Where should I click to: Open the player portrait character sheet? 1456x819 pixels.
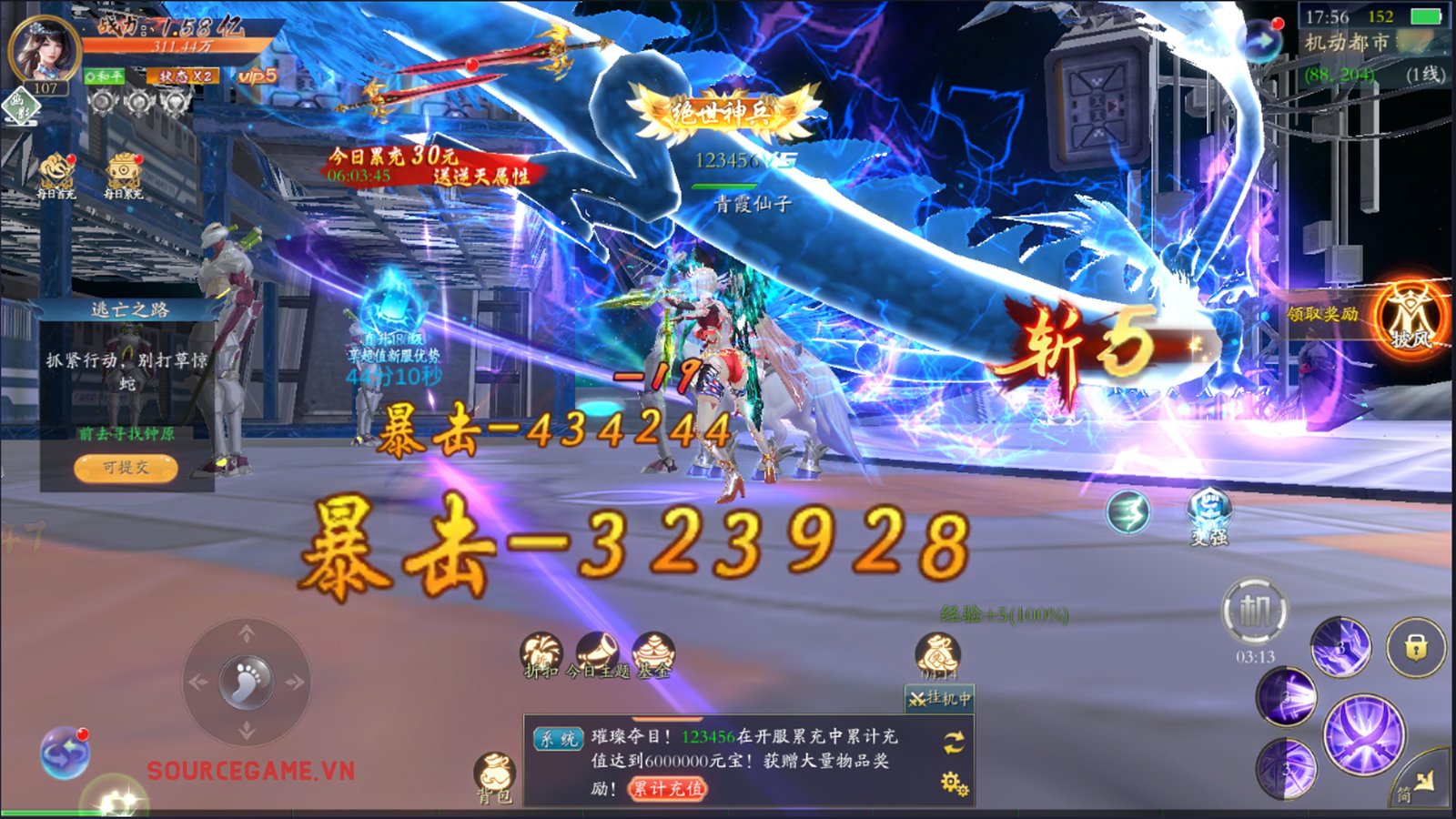pos(43,50)
